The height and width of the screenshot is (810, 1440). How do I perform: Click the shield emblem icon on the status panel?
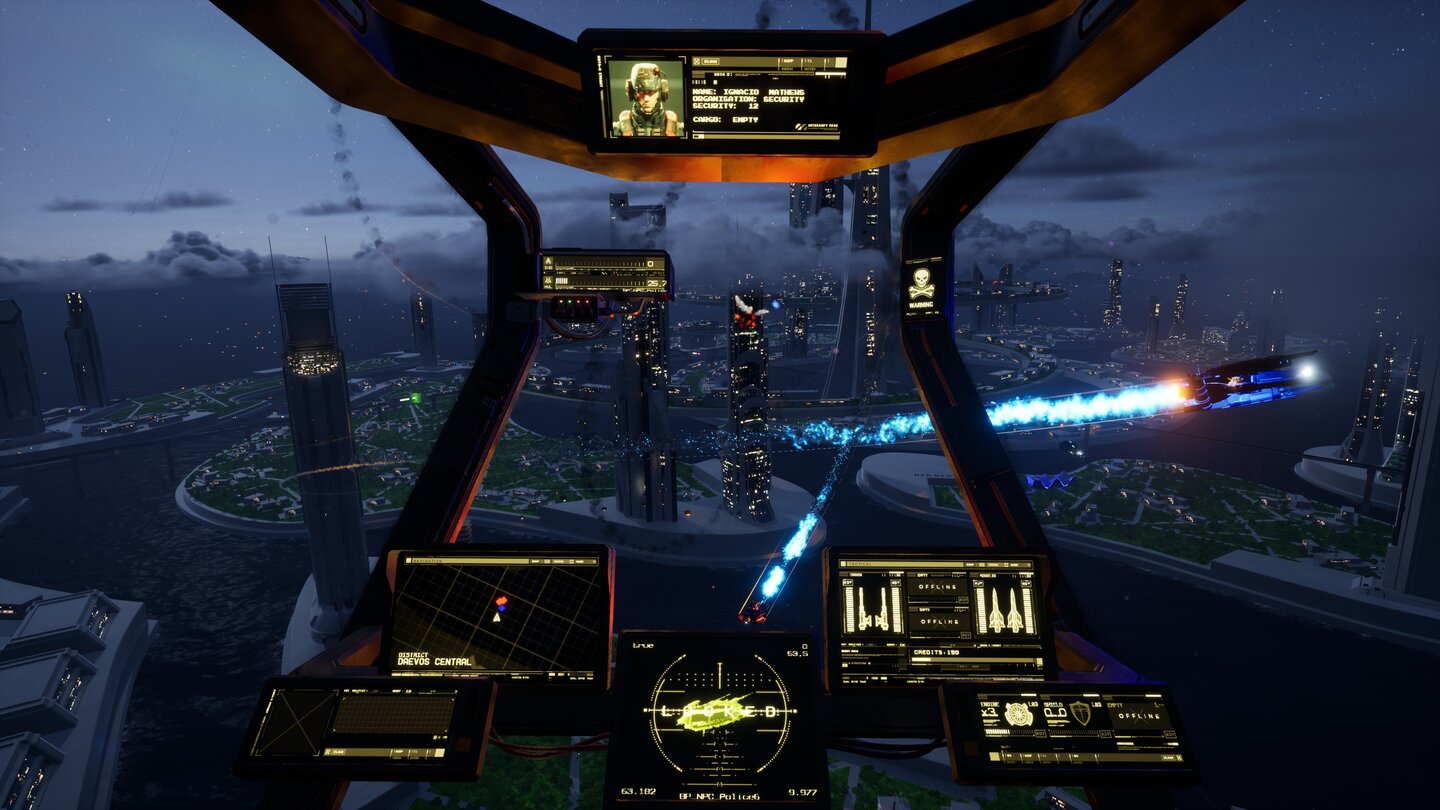point(1079,713)
